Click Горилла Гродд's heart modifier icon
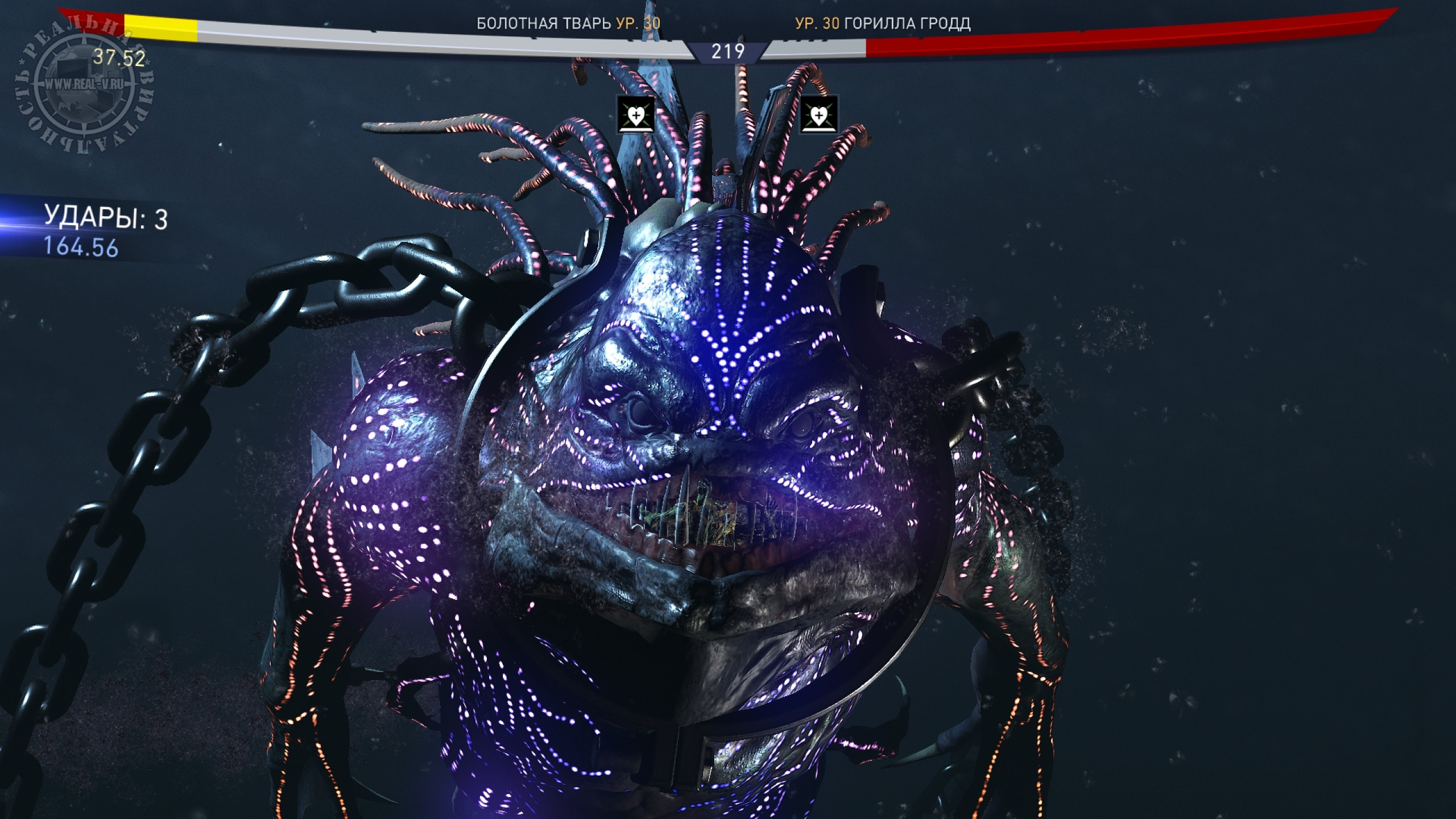The width and height of the screenshot is (1456, 819). coord(818,114)
